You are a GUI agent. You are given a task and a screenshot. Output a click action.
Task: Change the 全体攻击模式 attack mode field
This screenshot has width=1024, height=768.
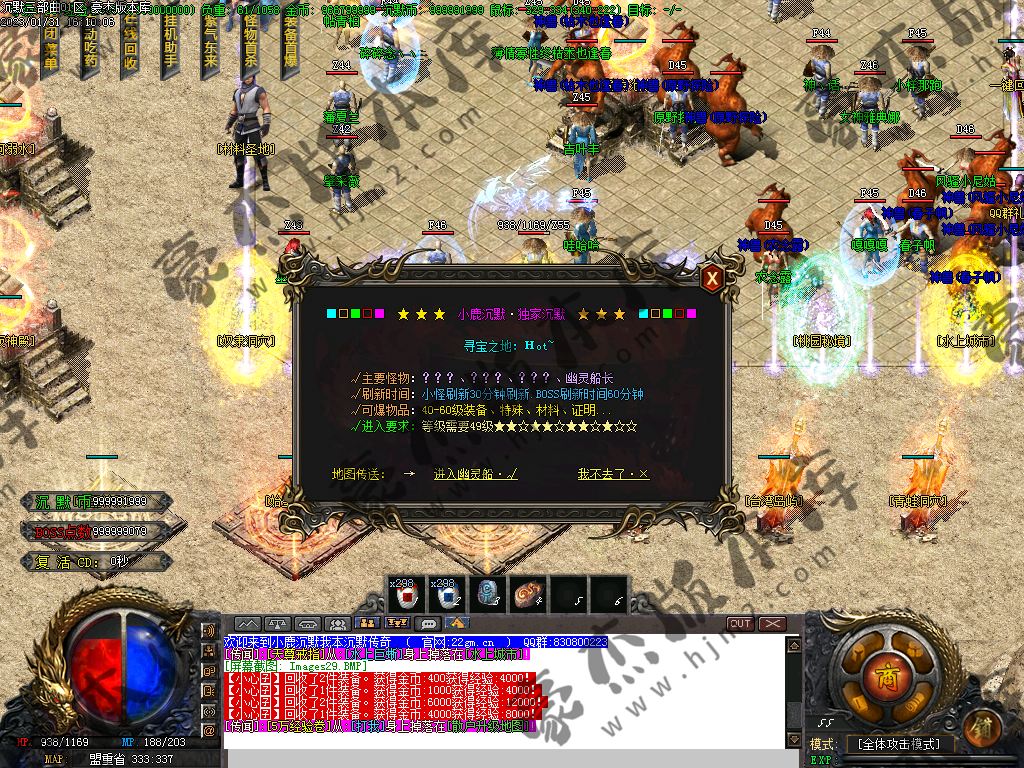point(899,744)
